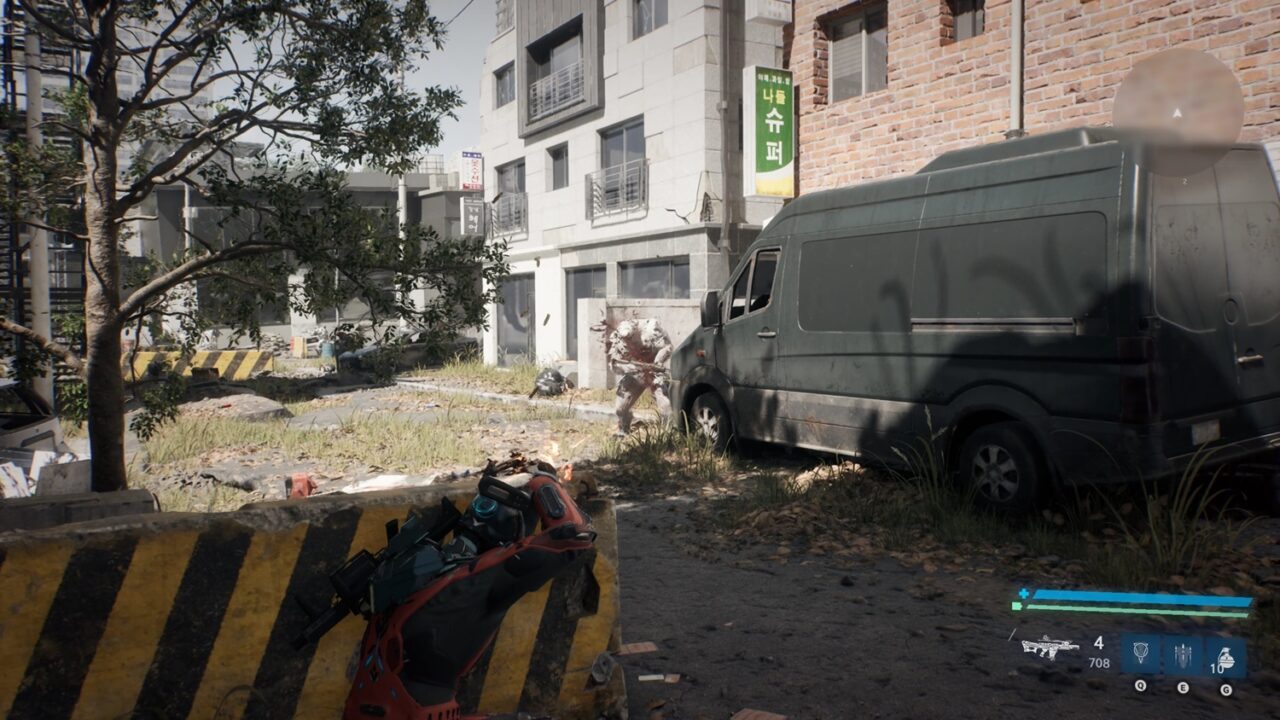
Task: Click the player arrow on the minimap
Action: (1177, 113)
